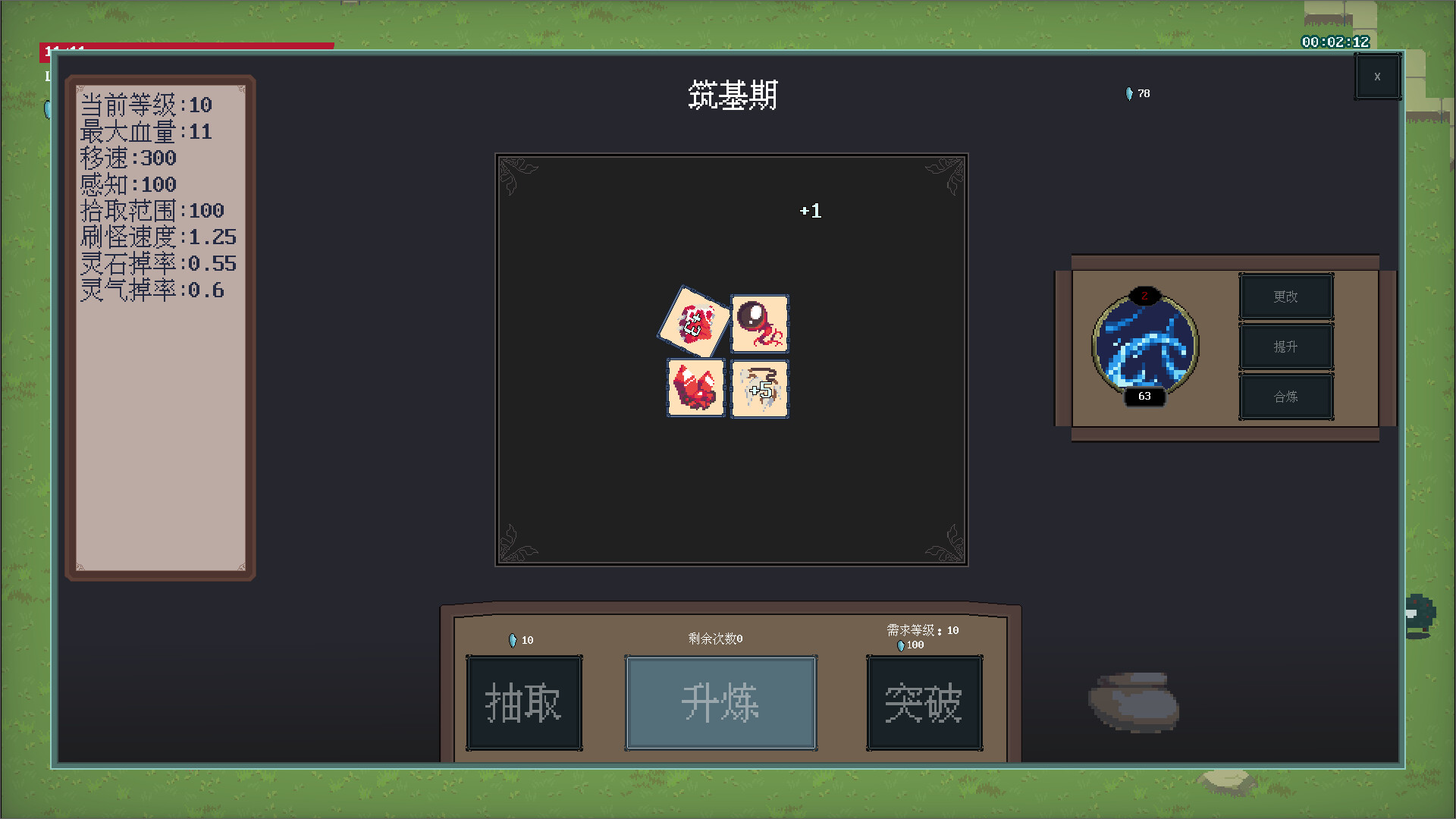Select the red crab claw item card
Screen dimensions: 1456x819
pos(695,389)
